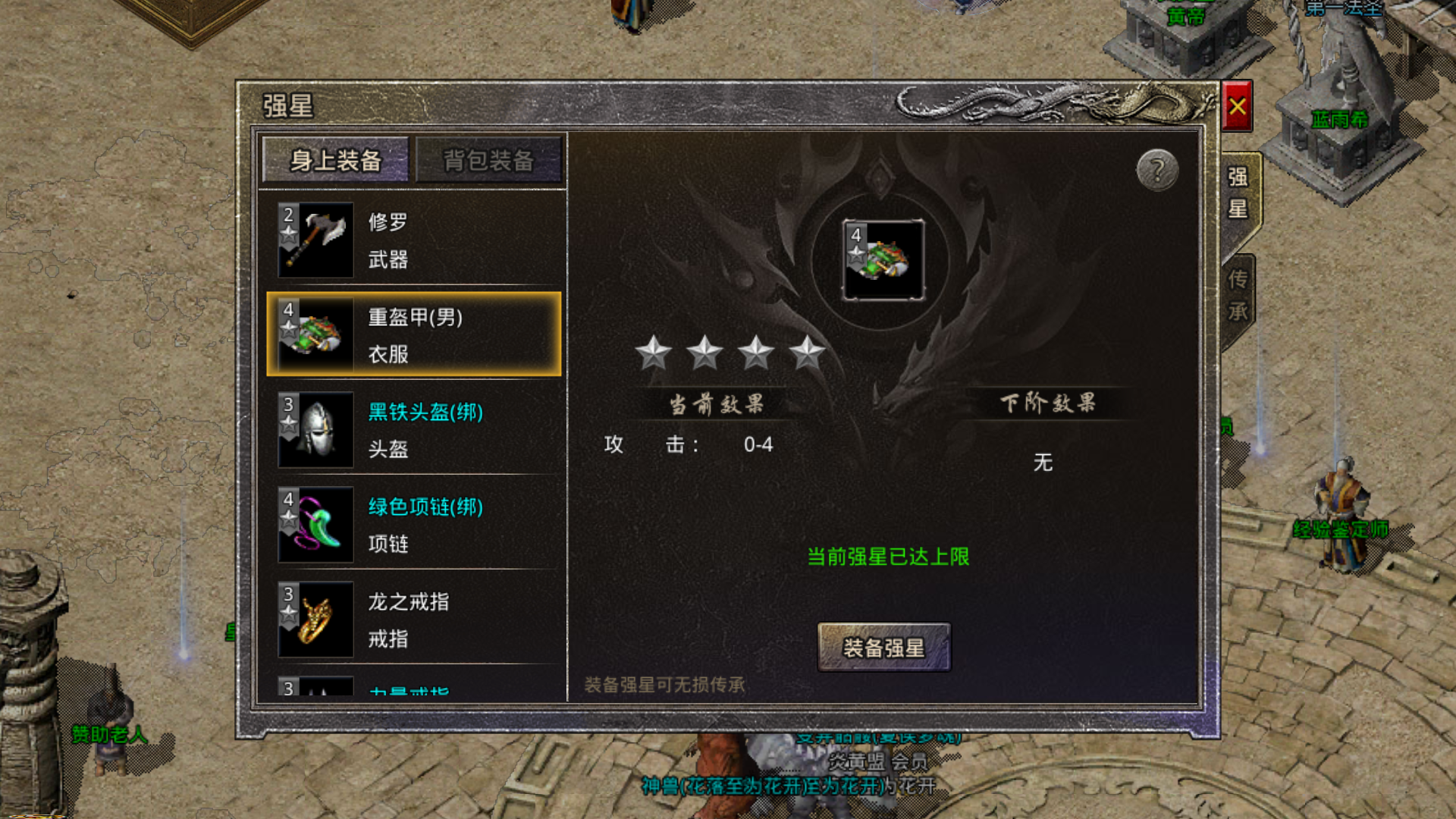Expand the 当前效果 section

point(716,403)
